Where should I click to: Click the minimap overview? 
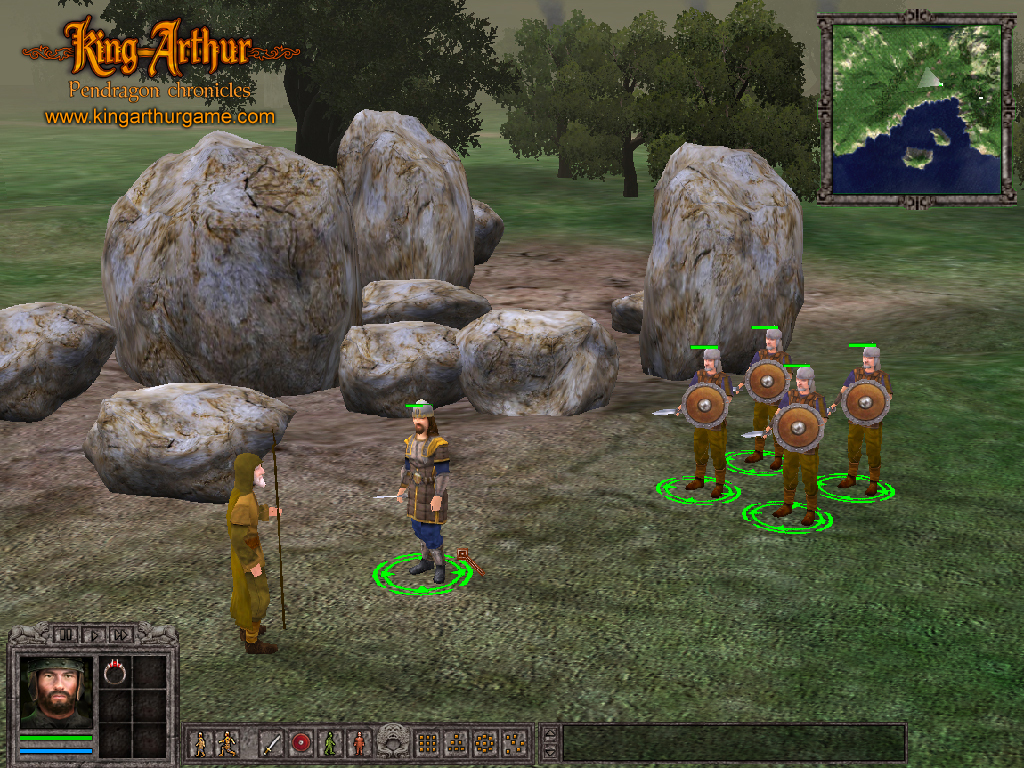(917, 109)
